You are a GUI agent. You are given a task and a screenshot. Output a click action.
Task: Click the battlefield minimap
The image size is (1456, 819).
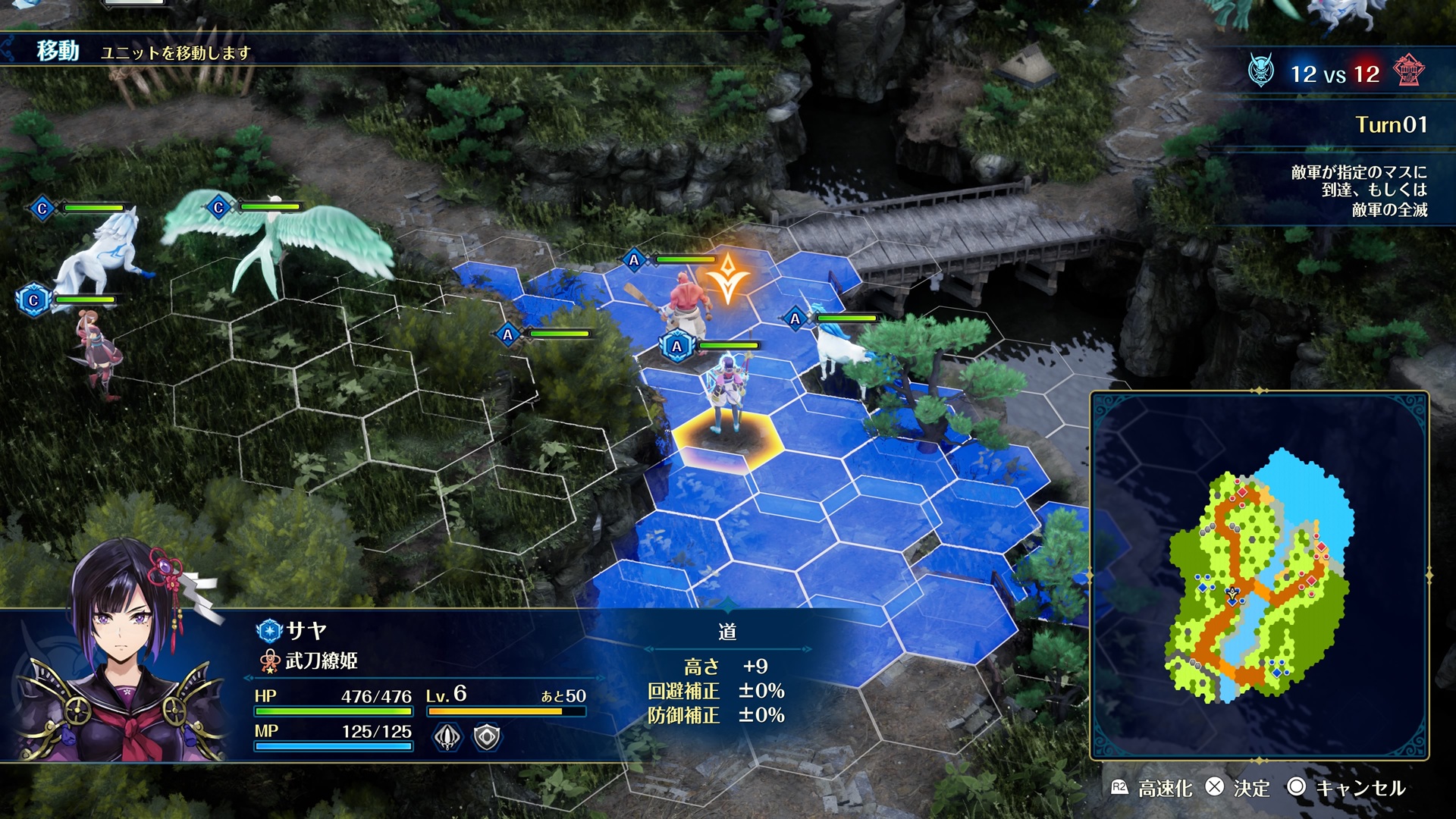click(1260, 576)
